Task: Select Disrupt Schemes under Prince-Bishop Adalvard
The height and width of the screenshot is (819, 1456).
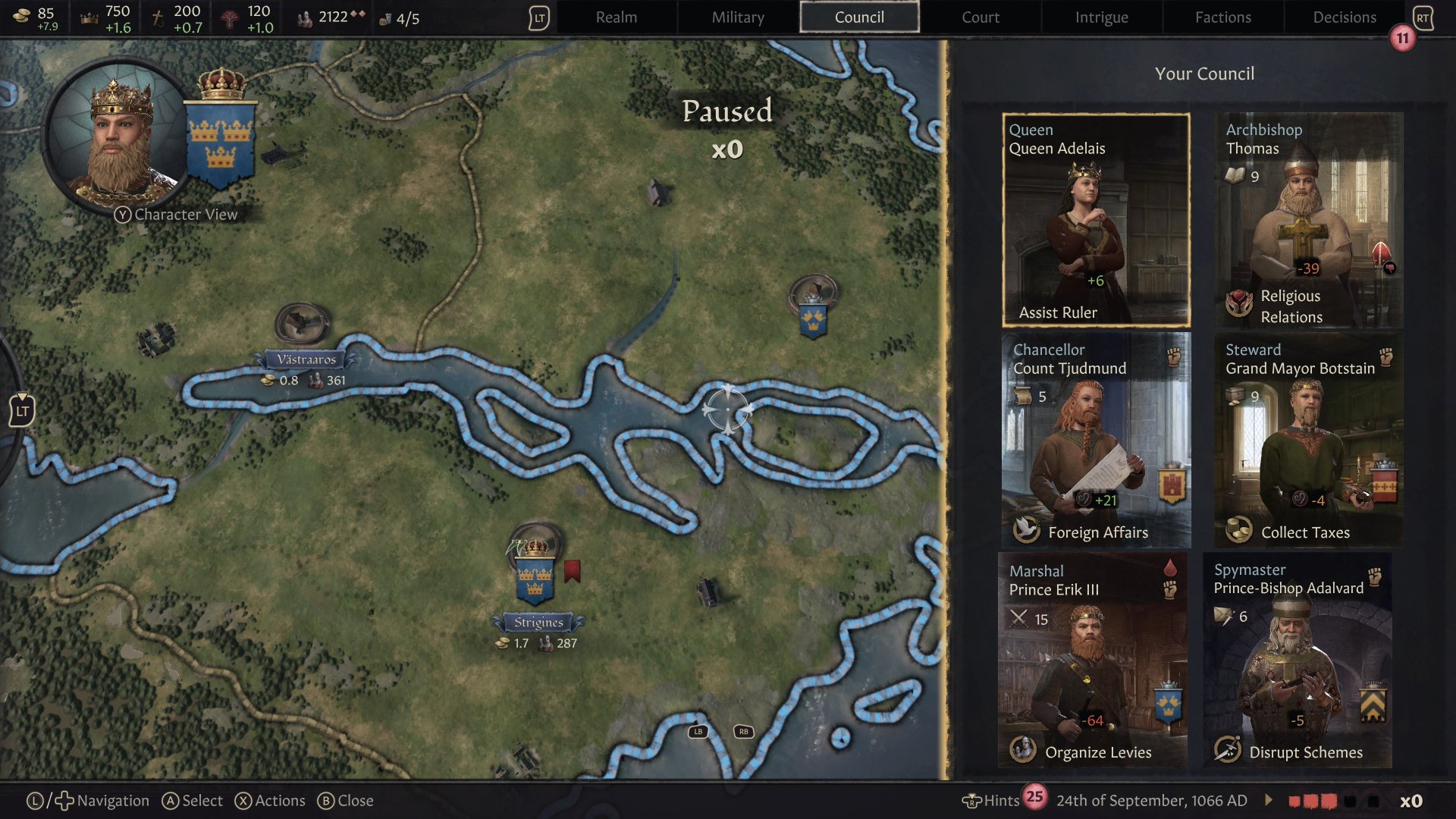Action: pos(1228,752)
